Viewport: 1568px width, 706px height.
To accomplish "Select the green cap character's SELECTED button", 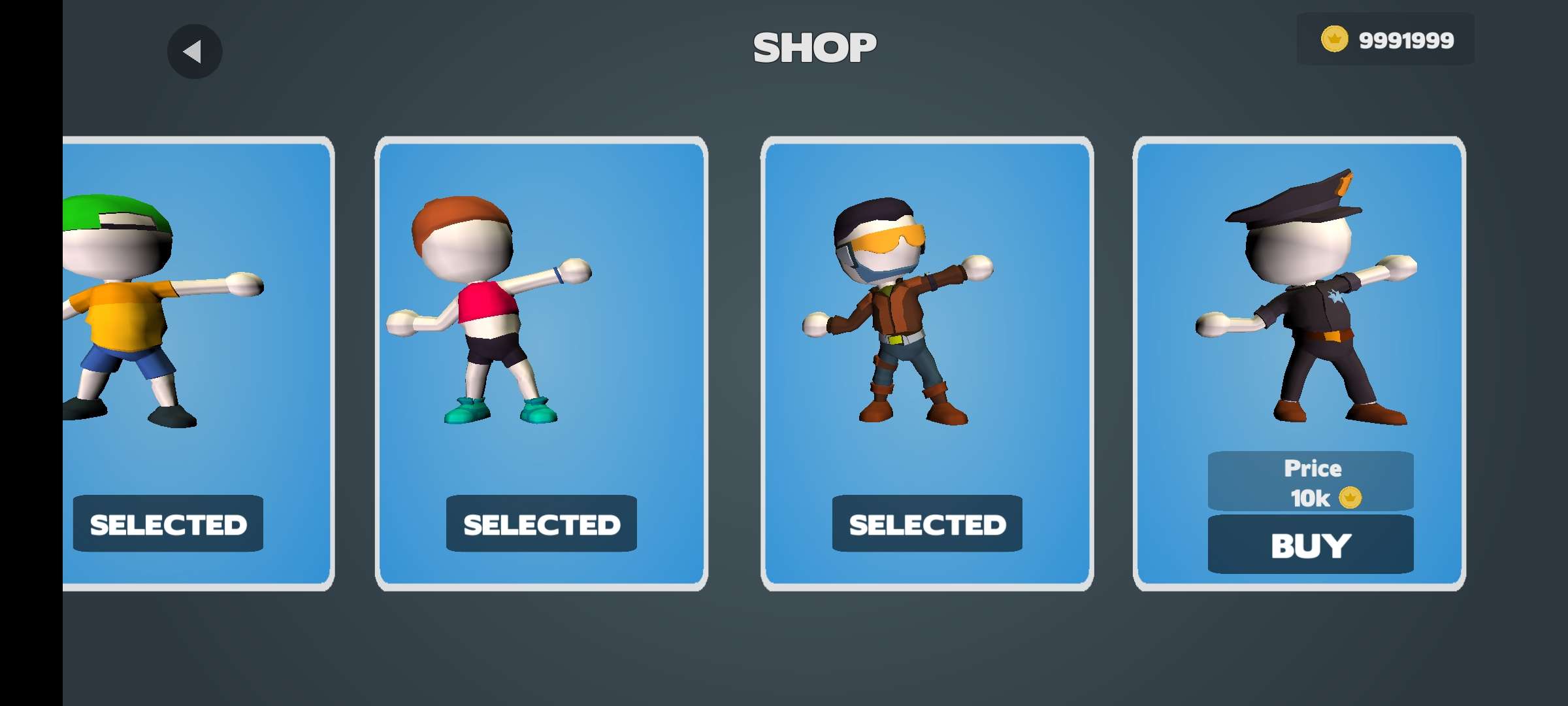I will point(168,524).
